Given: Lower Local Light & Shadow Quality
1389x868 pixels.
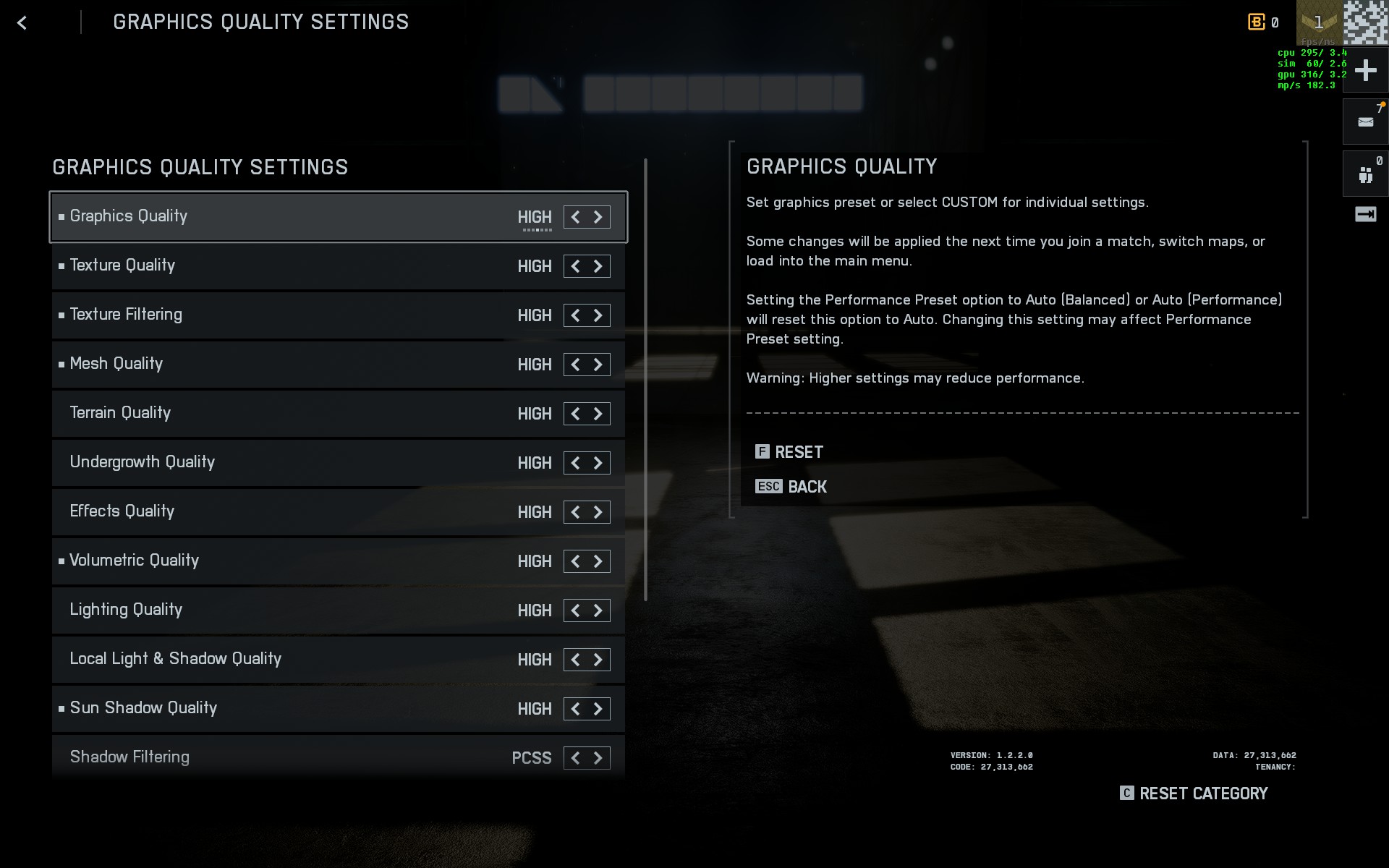Looking at the screenshot, I should (x=575, y=660).
